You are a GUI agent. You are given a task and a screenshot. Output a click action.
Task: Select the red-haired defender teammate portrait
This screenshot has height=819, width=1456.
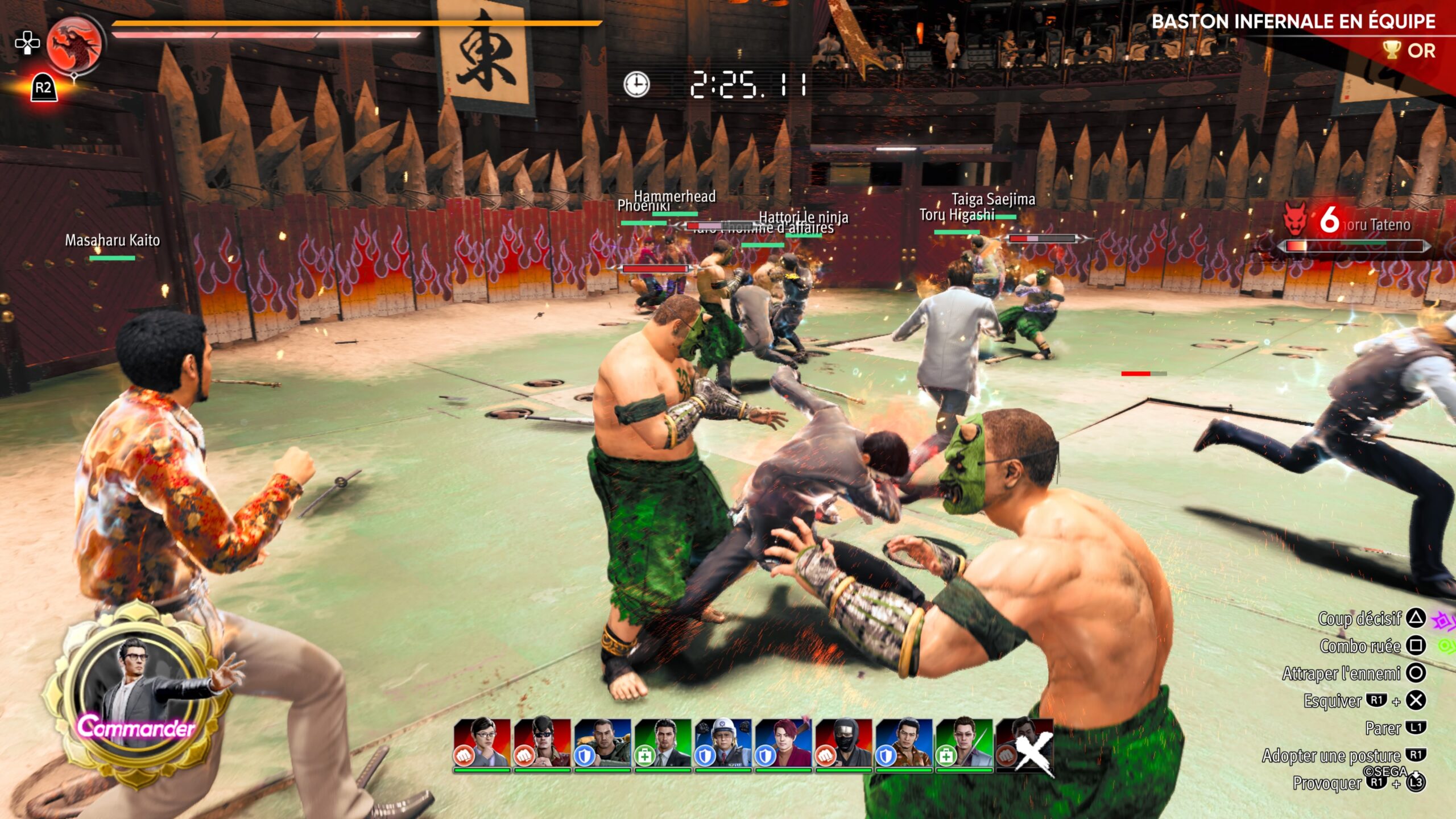[783, 743]
